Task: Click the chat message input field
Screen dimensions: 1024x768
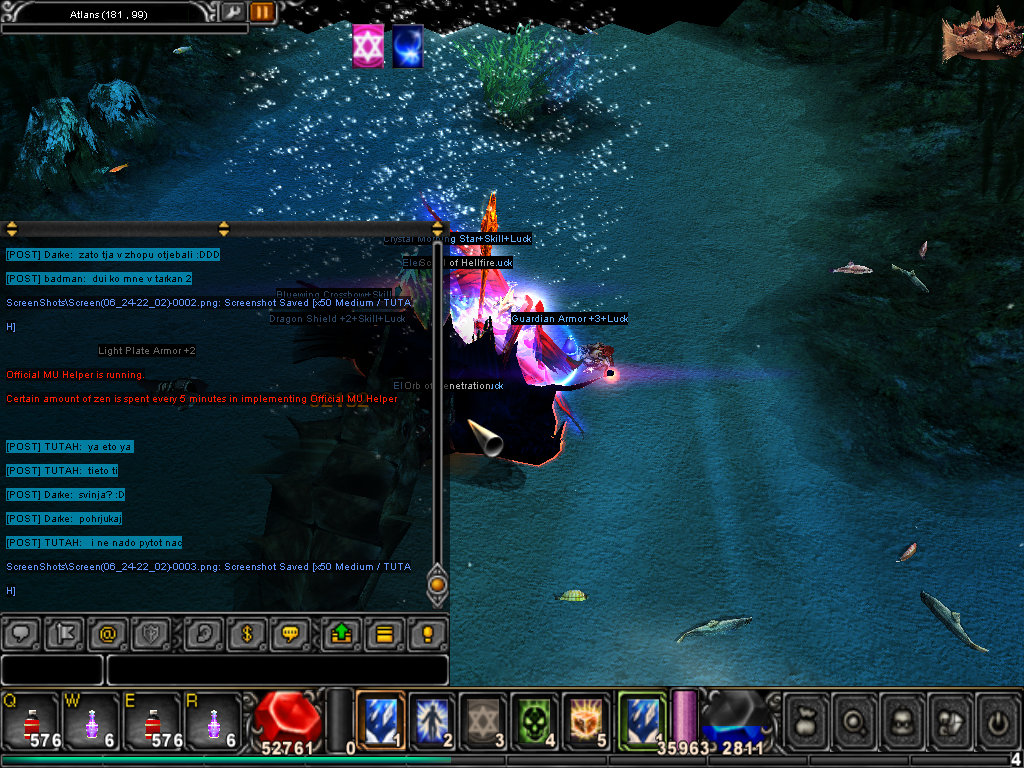Action: (x=277, y=670)
